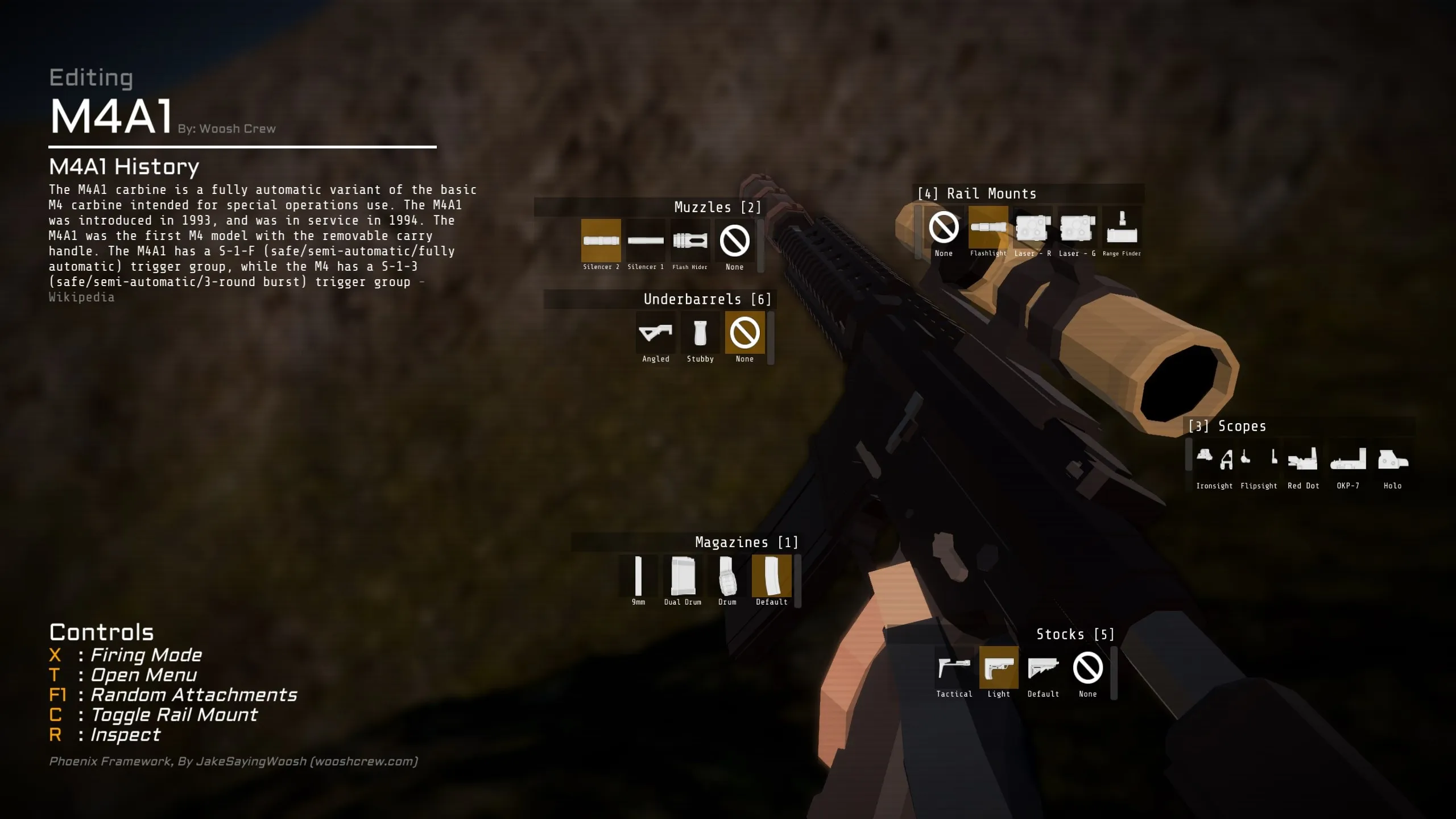Equip the Red Dot scope
The height and width of the screenshot is (819, 1456).
[x=1303, y=460]
